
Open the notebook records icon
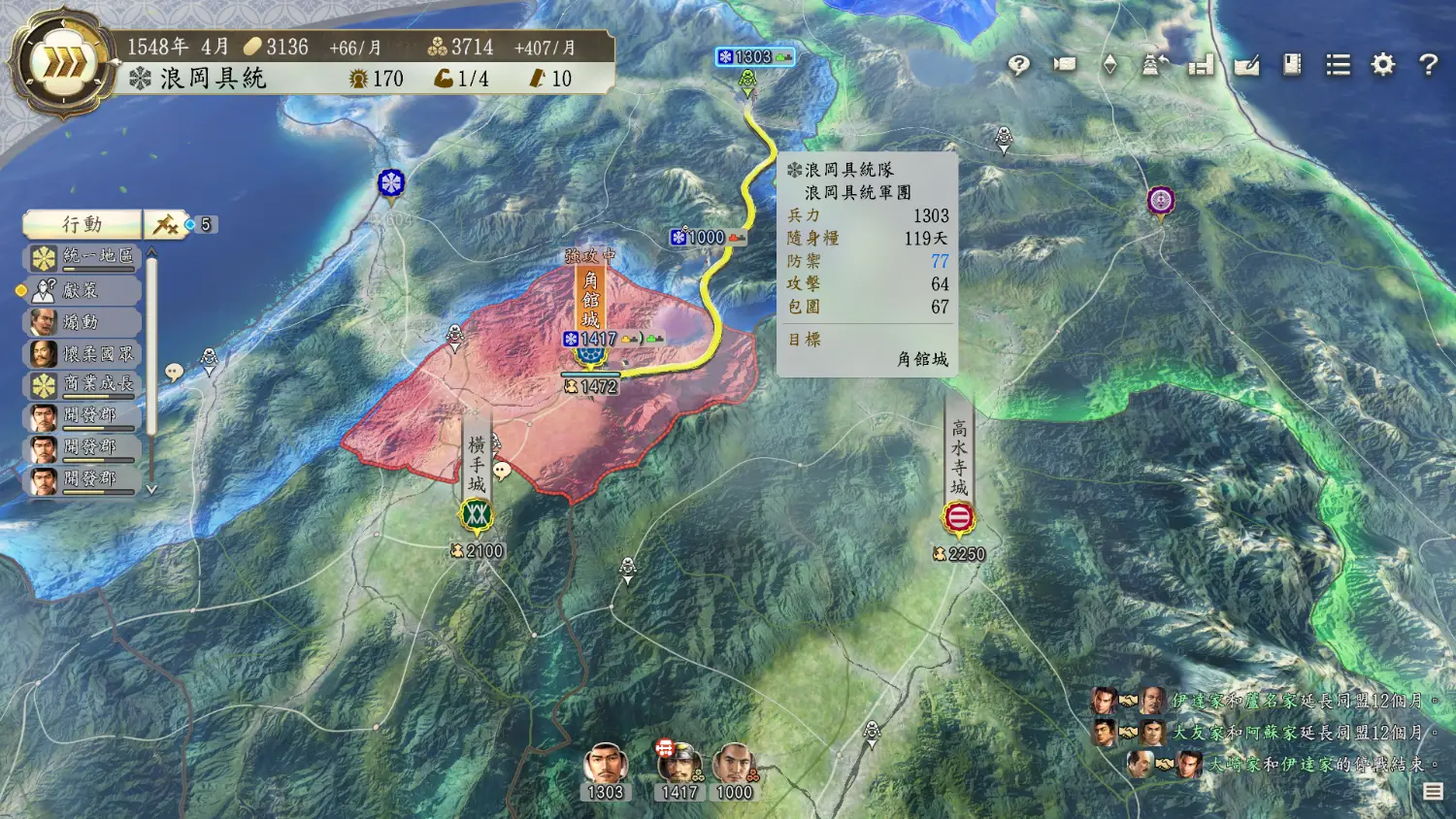click(x=1292, y=65)
